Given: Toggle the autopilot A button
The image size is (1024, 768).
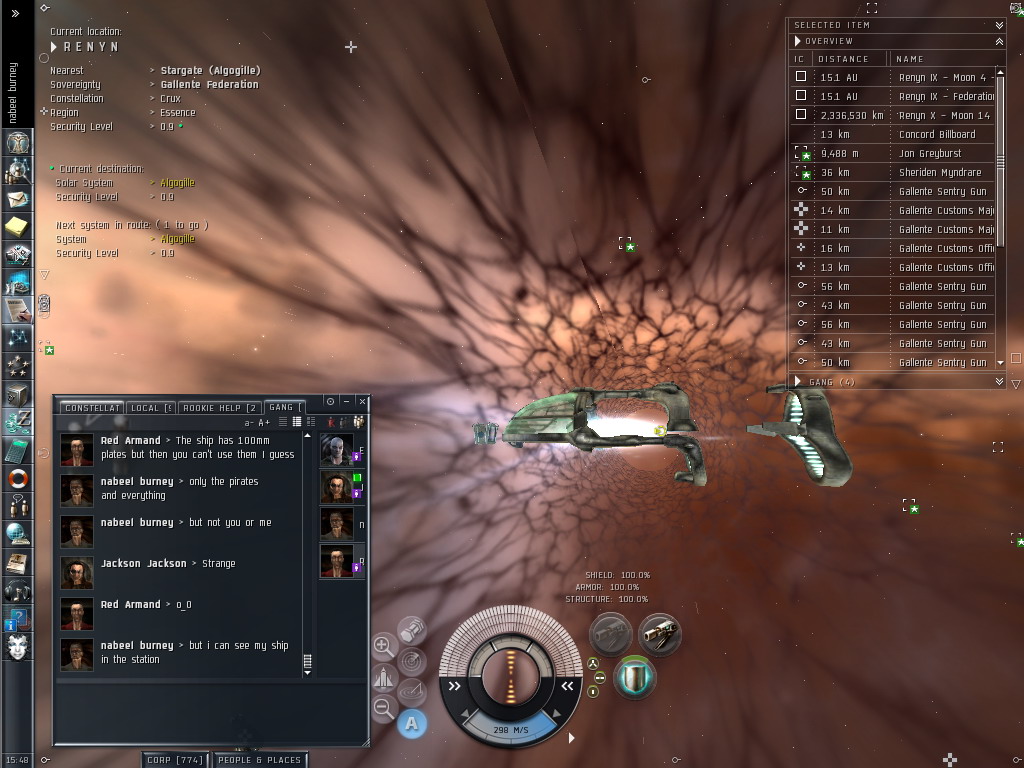Looking at the screenshot, I should pyautogui.click(x=412, y=723).
